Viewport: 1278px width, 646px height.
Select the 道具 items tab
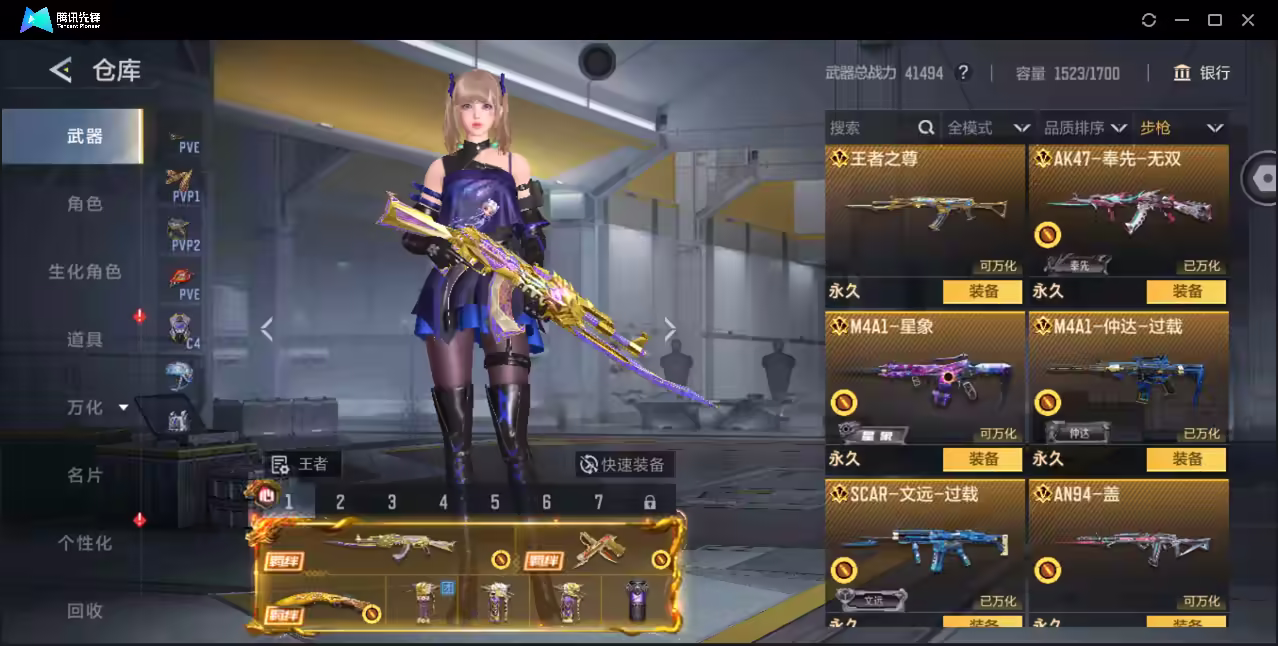[x=85, y=340]
